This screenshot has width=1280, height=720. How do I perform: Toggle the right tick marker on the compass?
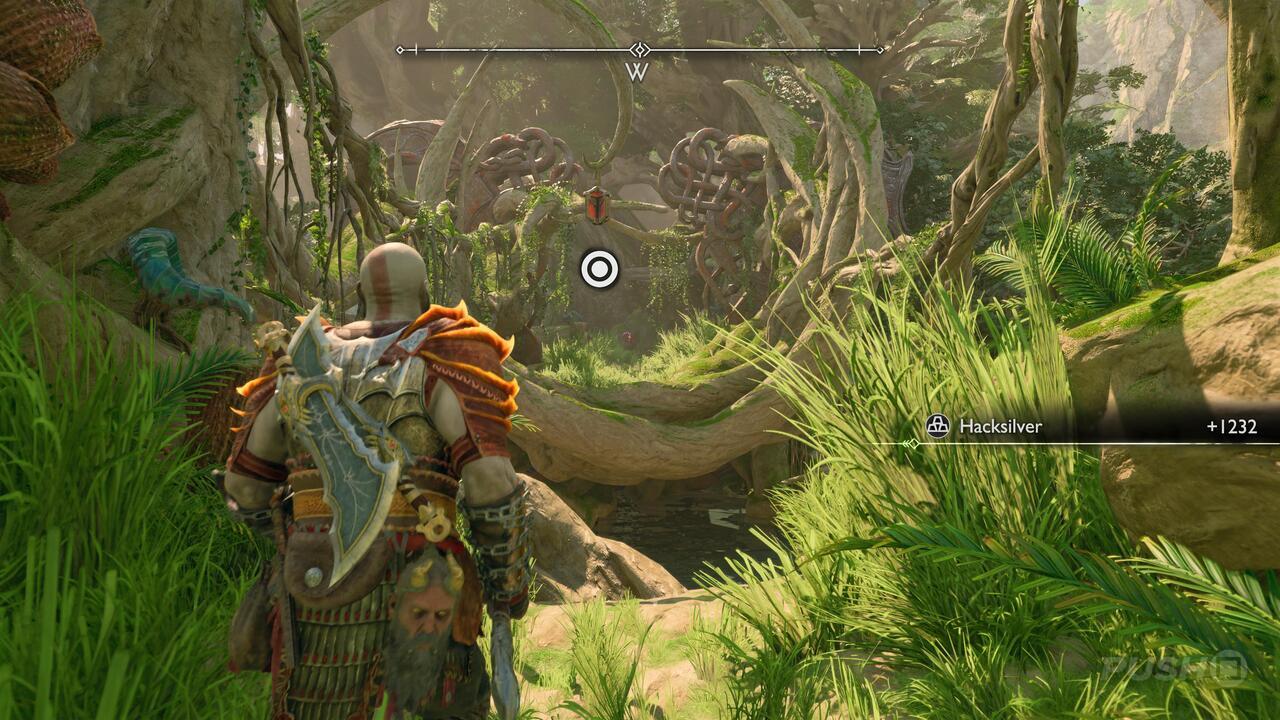click(x=860, y=48)
